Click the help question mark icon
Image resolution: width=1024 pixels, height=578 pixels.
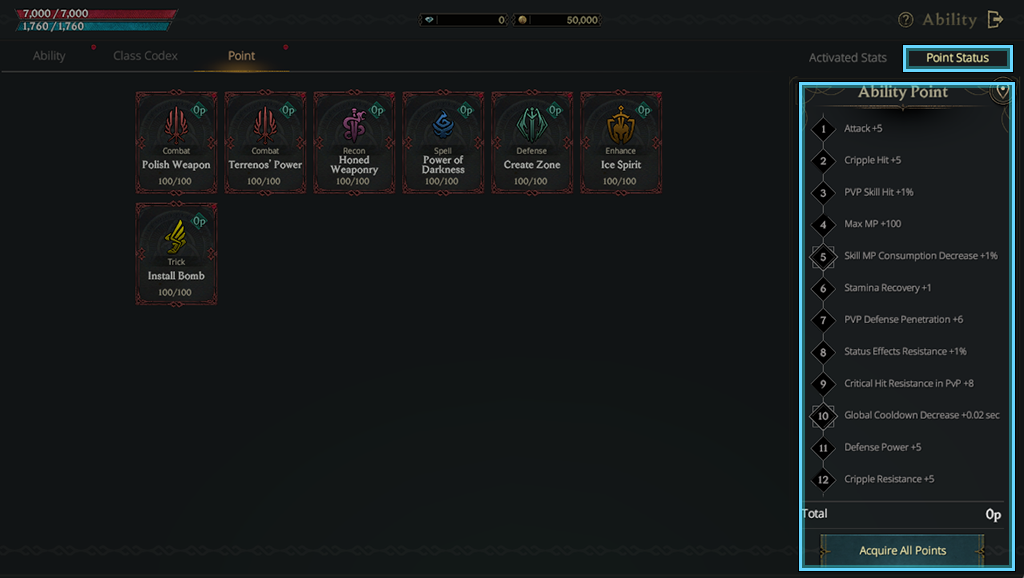point(906,20)
